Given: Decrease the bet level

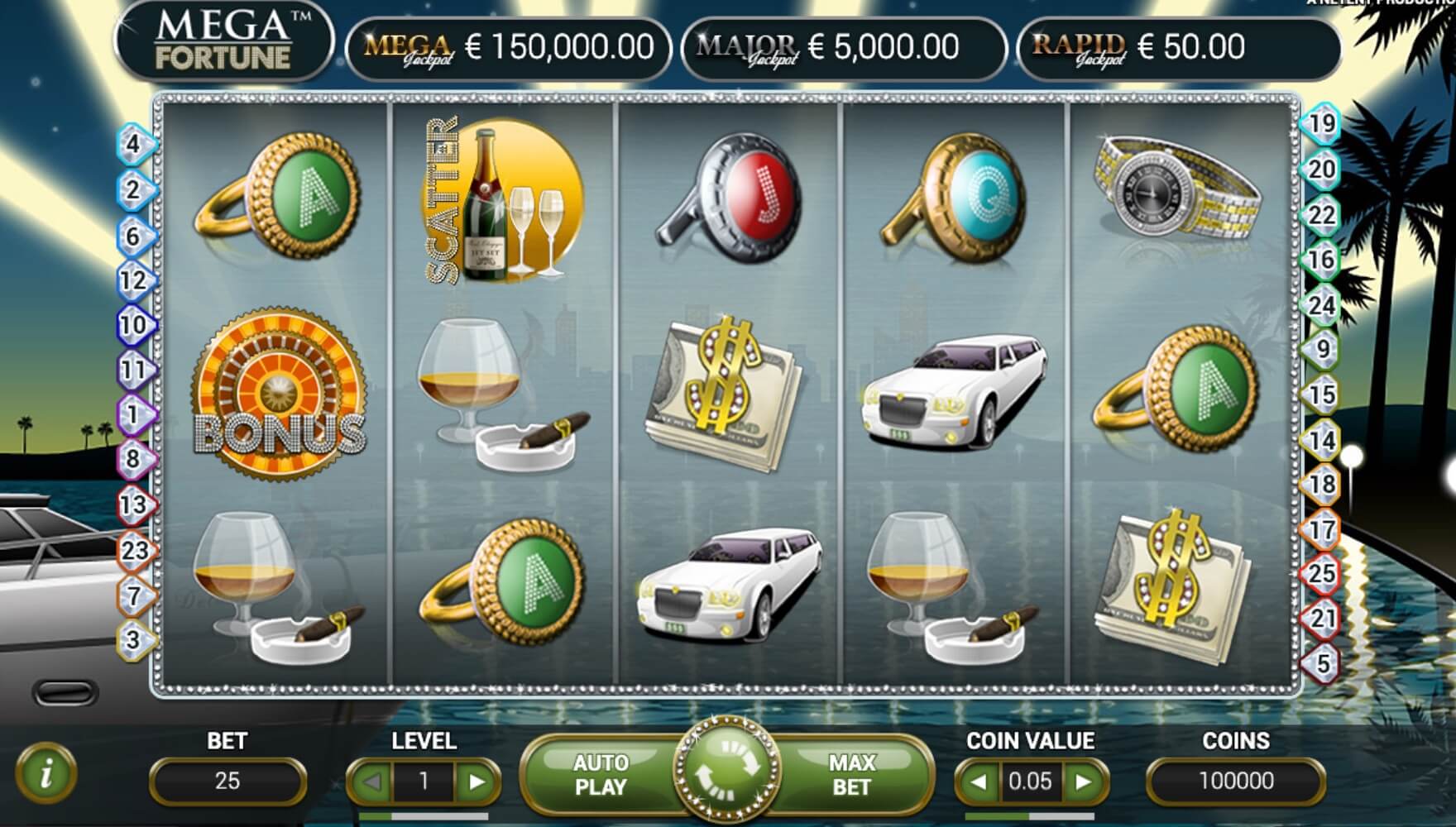Looking at the screenshot, I should pos(372,781).
